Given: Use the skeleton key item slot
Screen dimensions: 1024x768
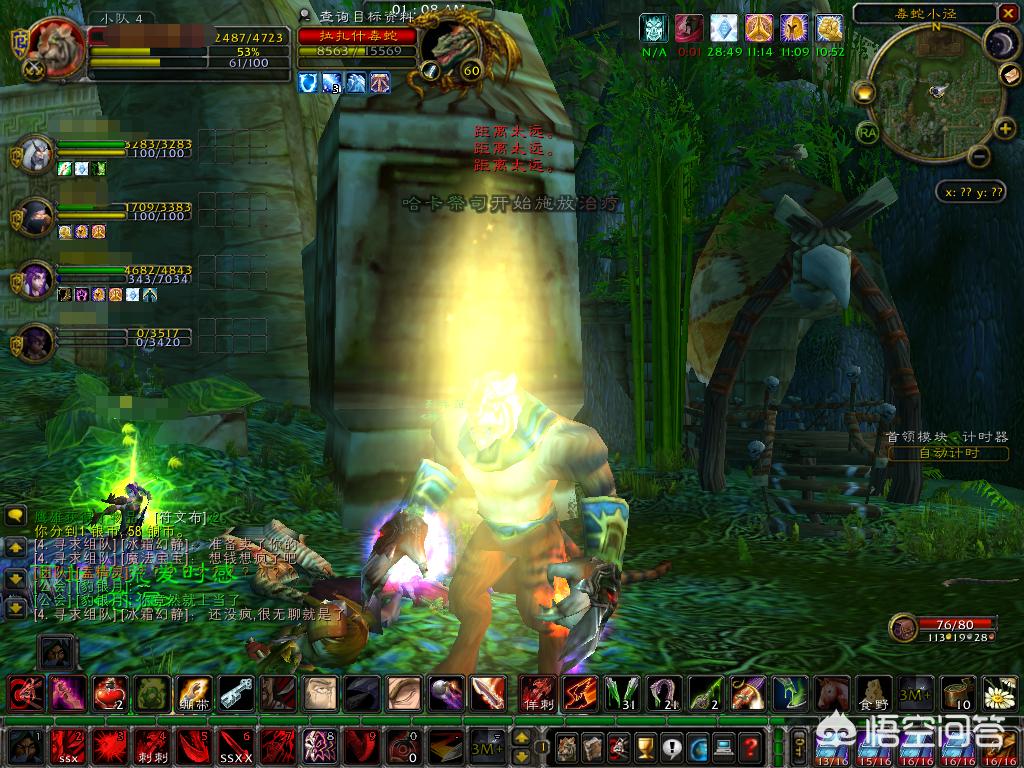Looking at the screenshot, I should (236, 692).
